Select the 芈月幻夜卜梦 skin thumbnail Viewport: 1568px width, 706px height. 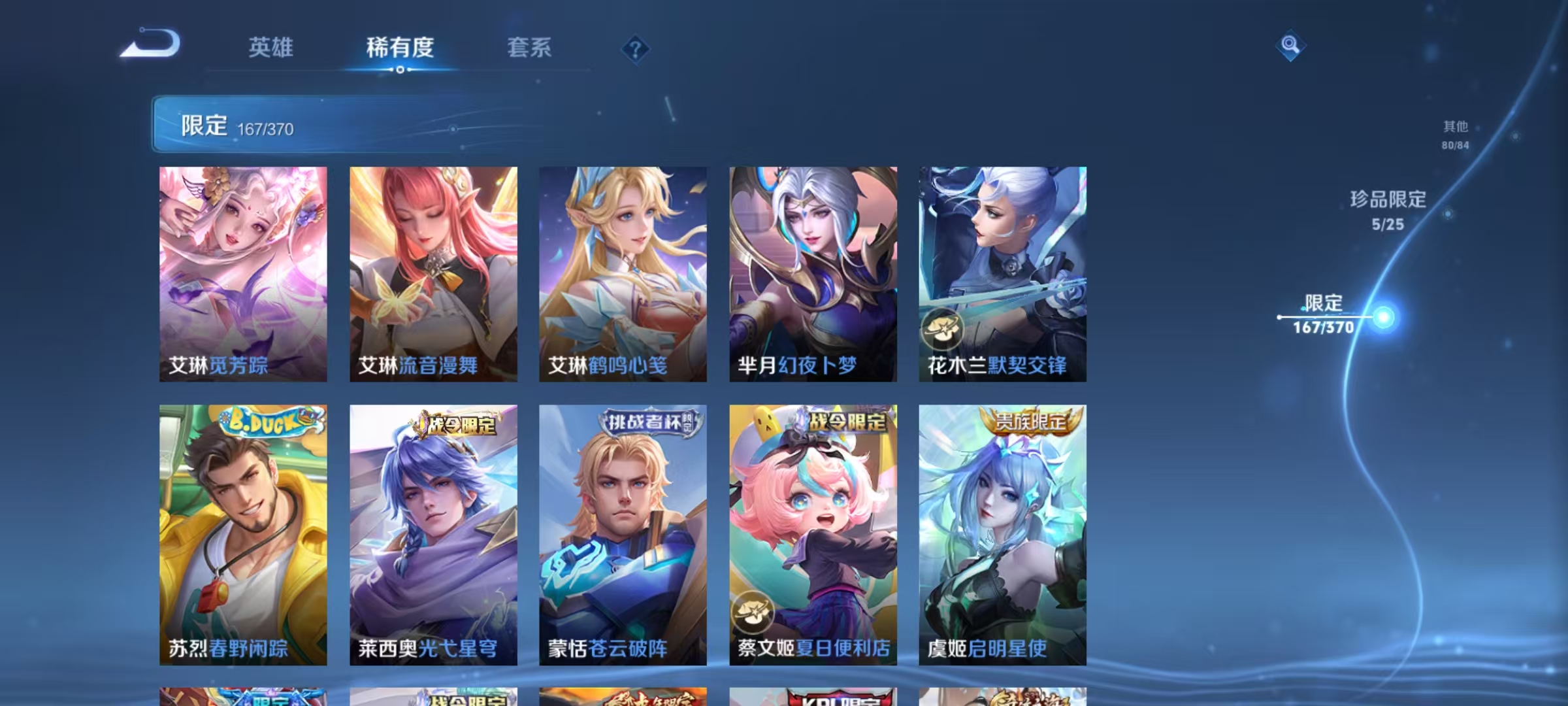[813, 275]
